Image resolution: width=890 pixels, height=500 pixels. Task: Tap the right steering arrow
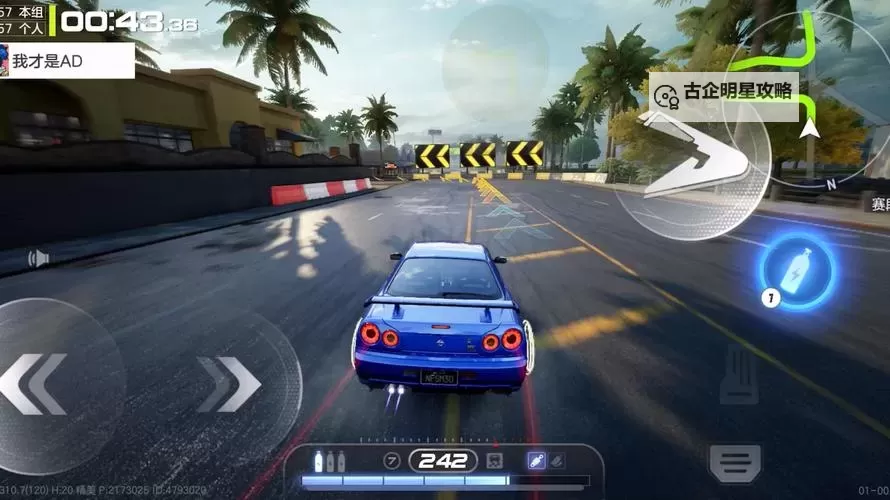[229, 383]
